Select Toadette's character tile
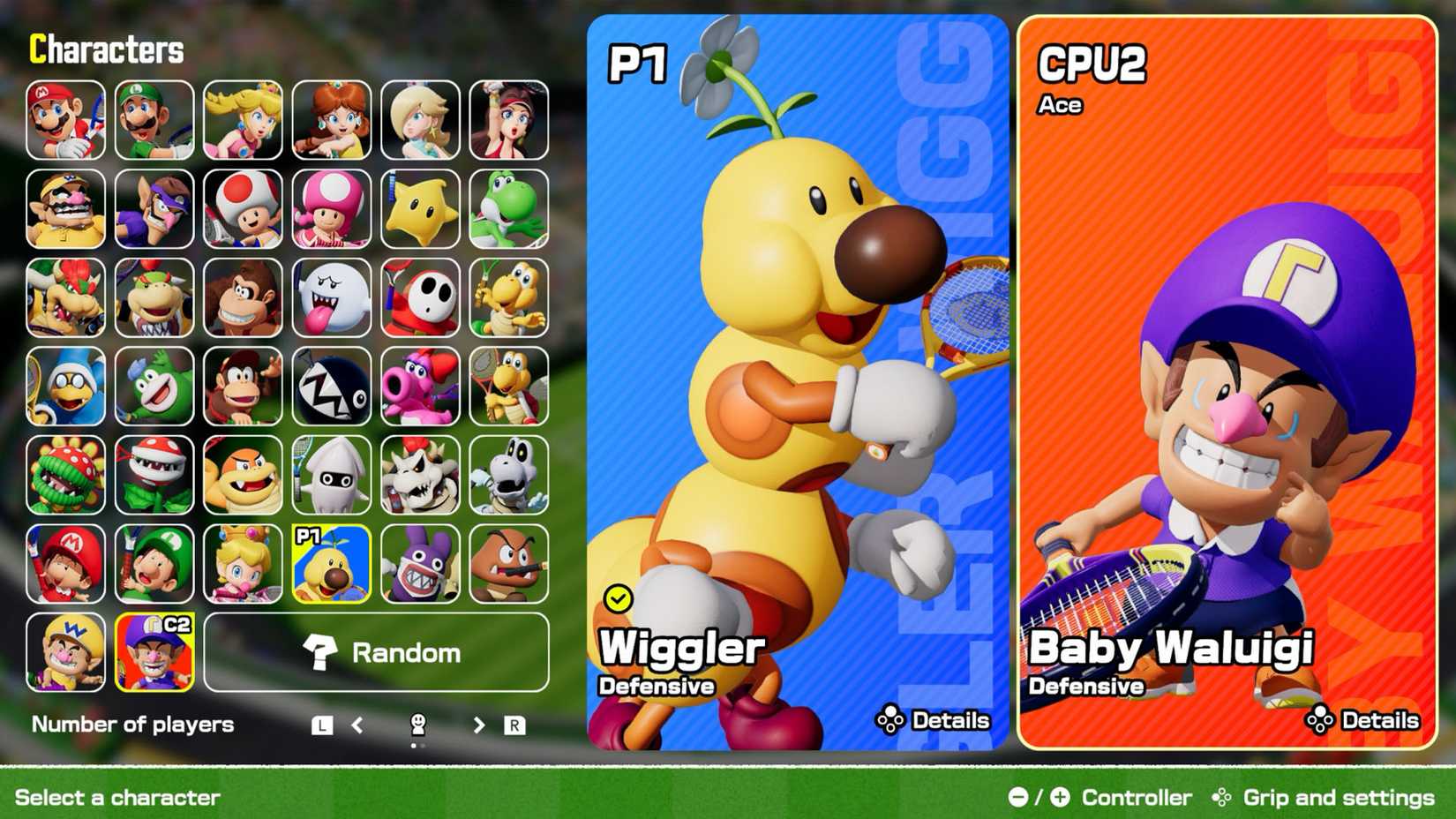1456x819 pixels. (x=330, y=209)
